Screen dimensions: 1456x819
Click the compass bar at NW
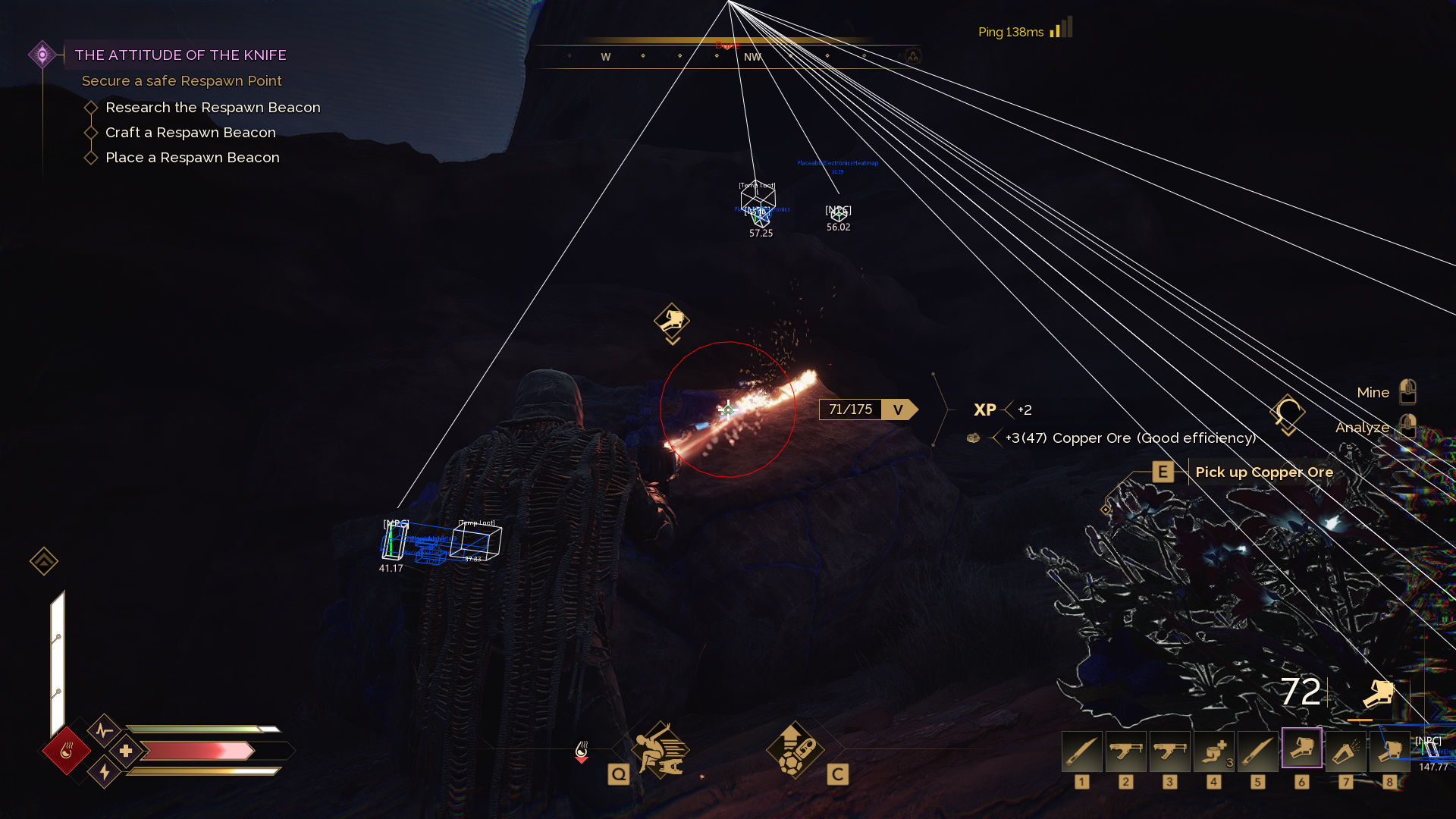(752, 57)
